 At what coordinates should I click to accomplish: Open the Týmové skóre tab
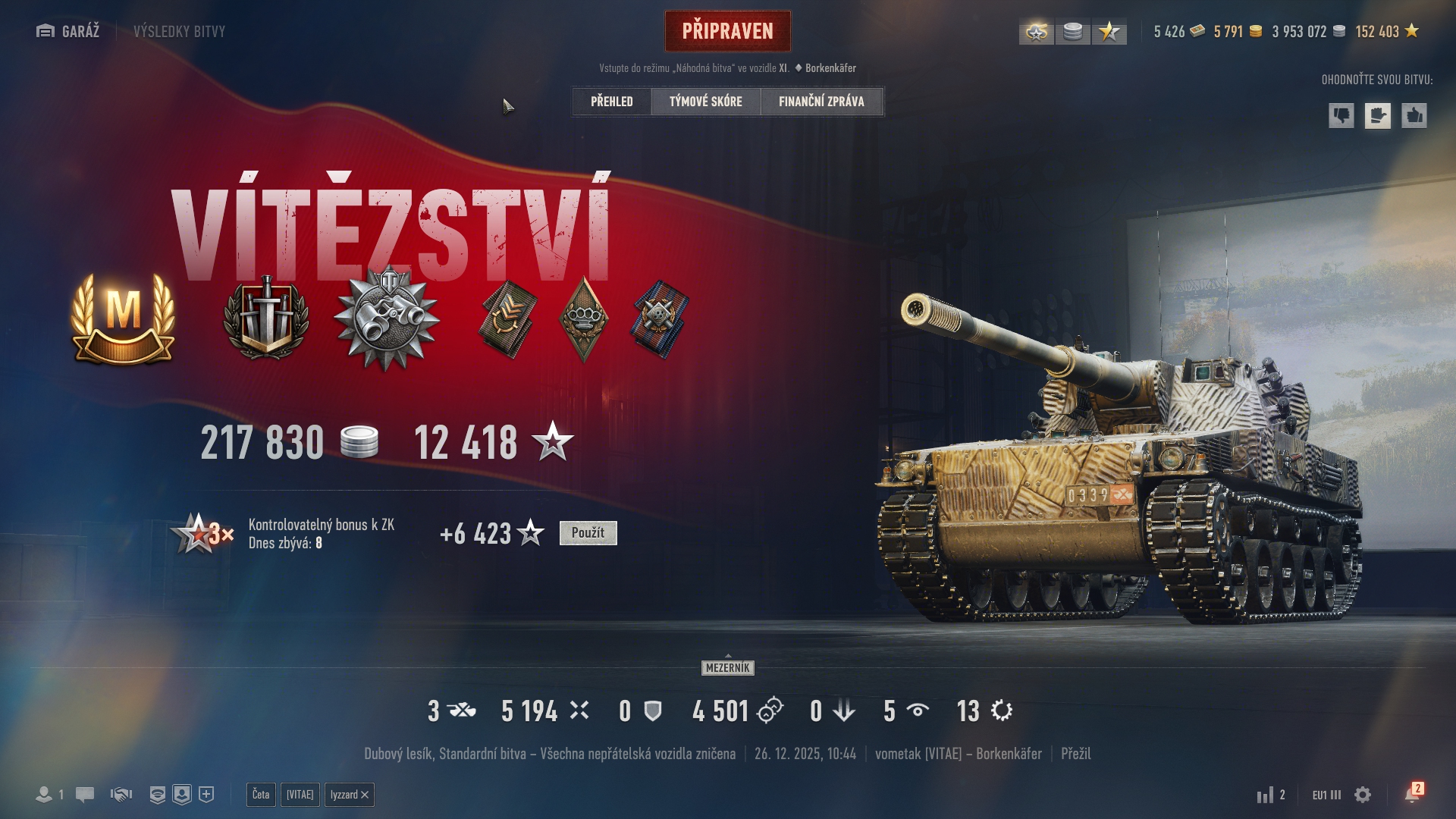coord(705,102)
